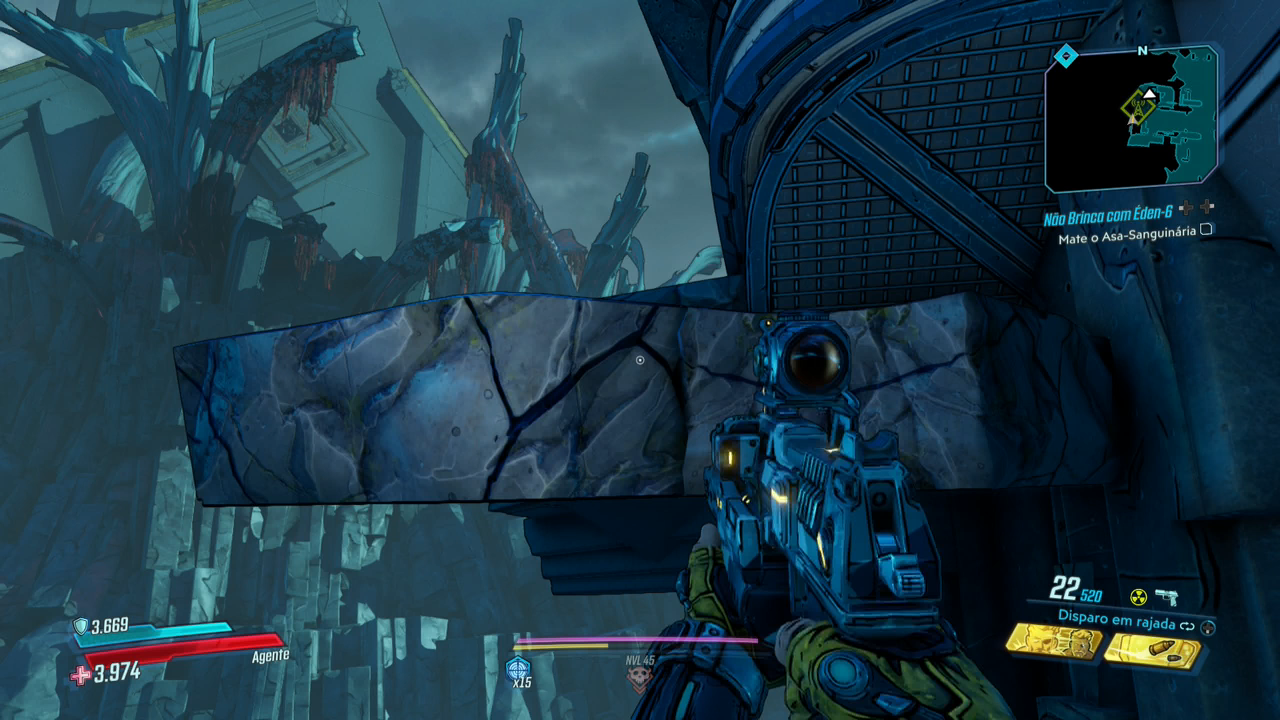Click the NVL 45 enemy skull icon

click(638, 678)
